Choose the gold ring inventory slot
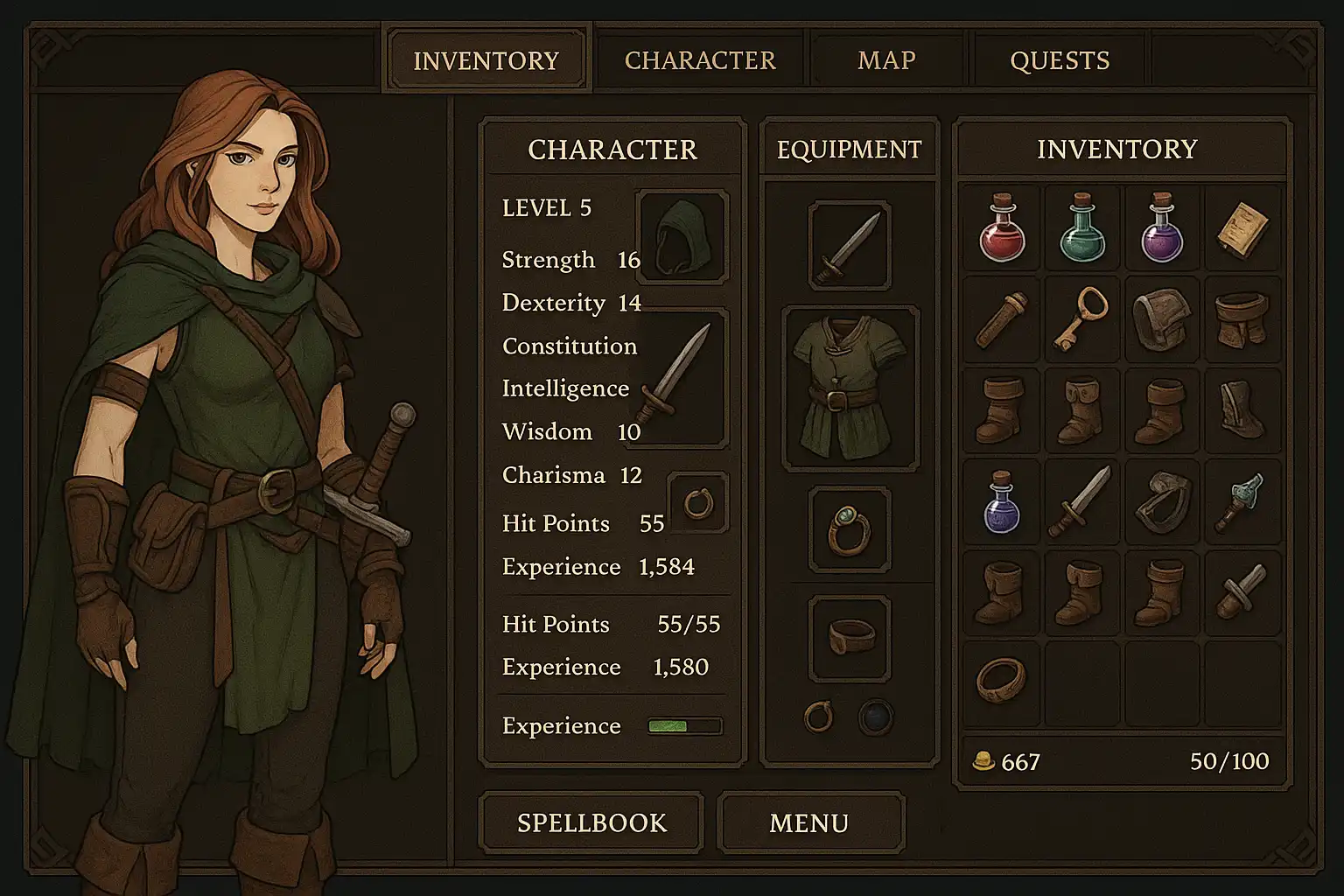This screenshot has height=896, width=1344. coord(1001,680)
